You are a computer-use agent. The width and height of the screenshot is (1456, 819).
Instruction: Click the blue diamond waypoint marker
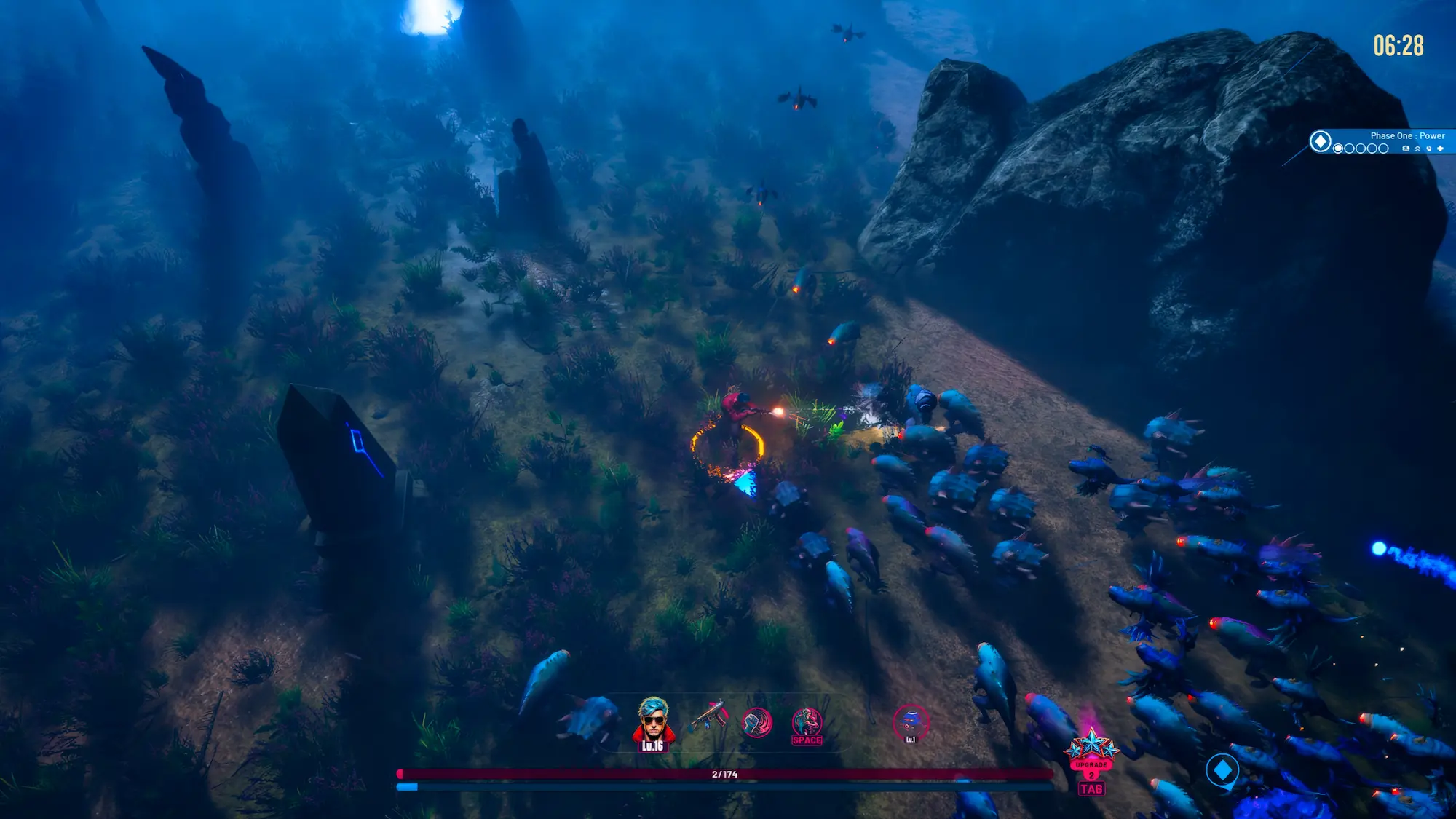tap(1222, 769)
